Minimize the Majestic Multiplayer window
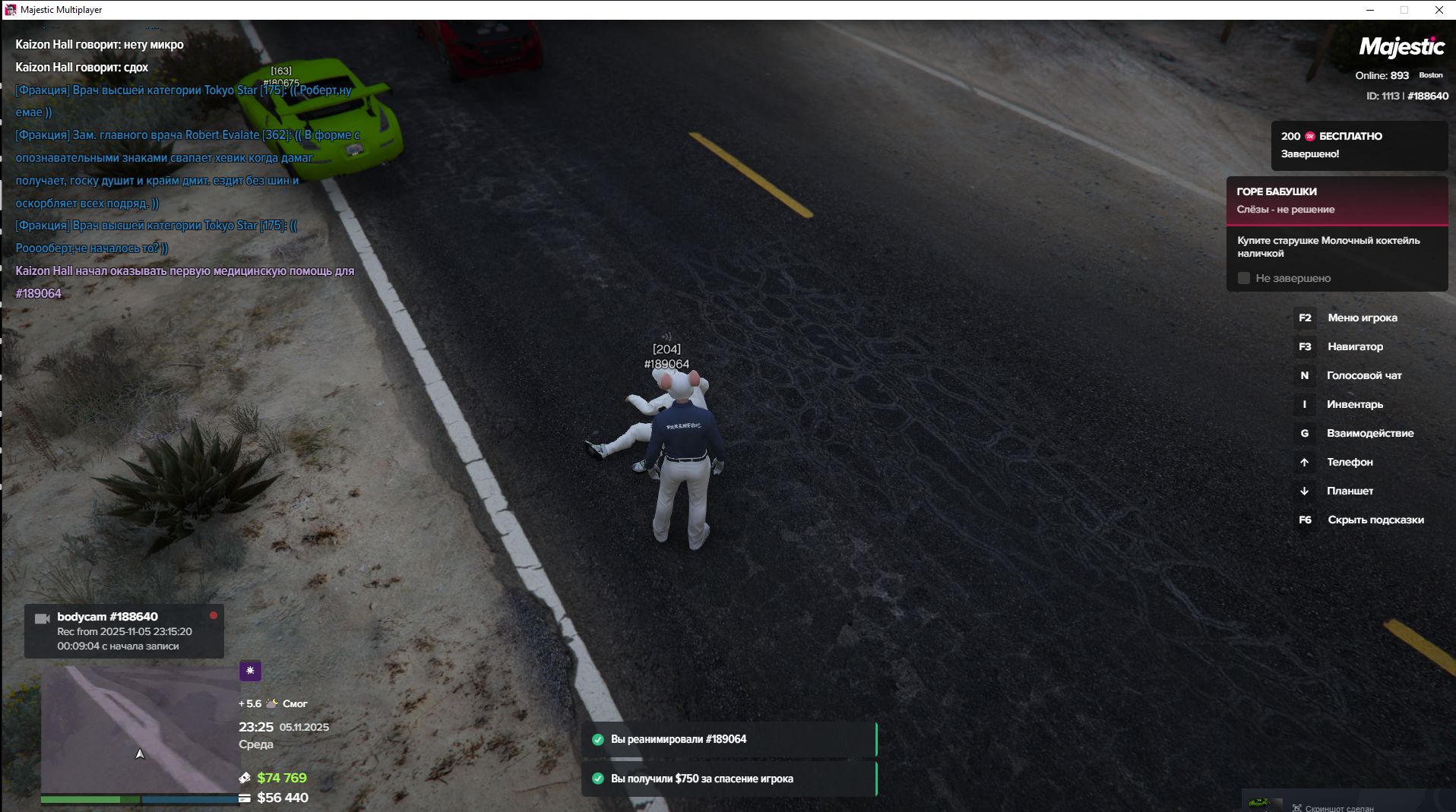The image size is (1456, 812). tap(1370, 10)
